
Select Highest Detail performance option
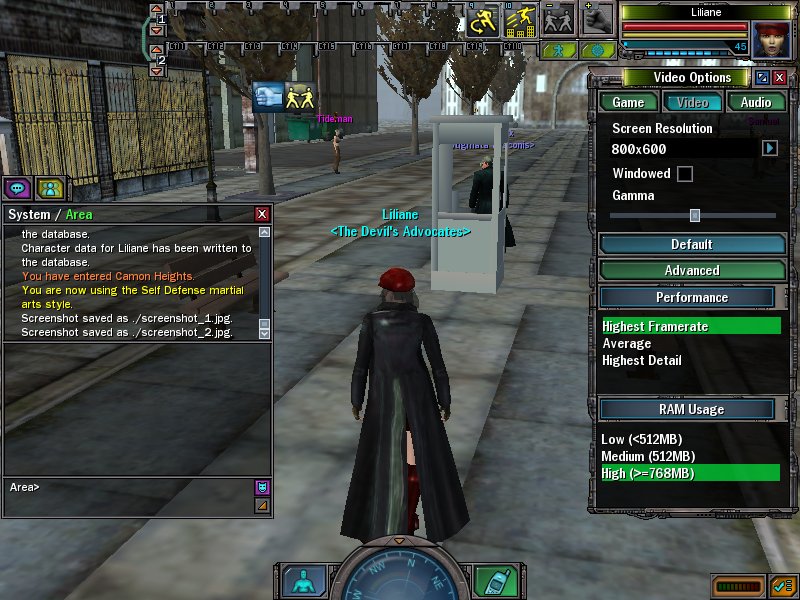642,360
